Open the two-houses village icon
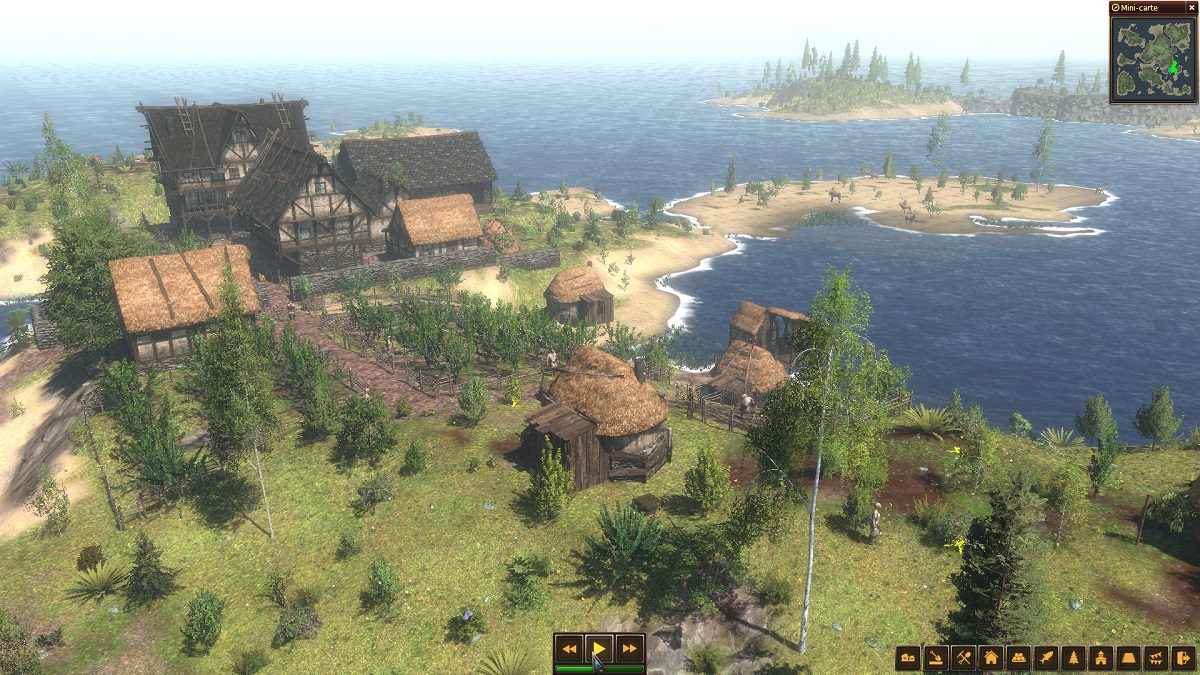This screenshot has width=1200, height=675. [x=908, y=658]
